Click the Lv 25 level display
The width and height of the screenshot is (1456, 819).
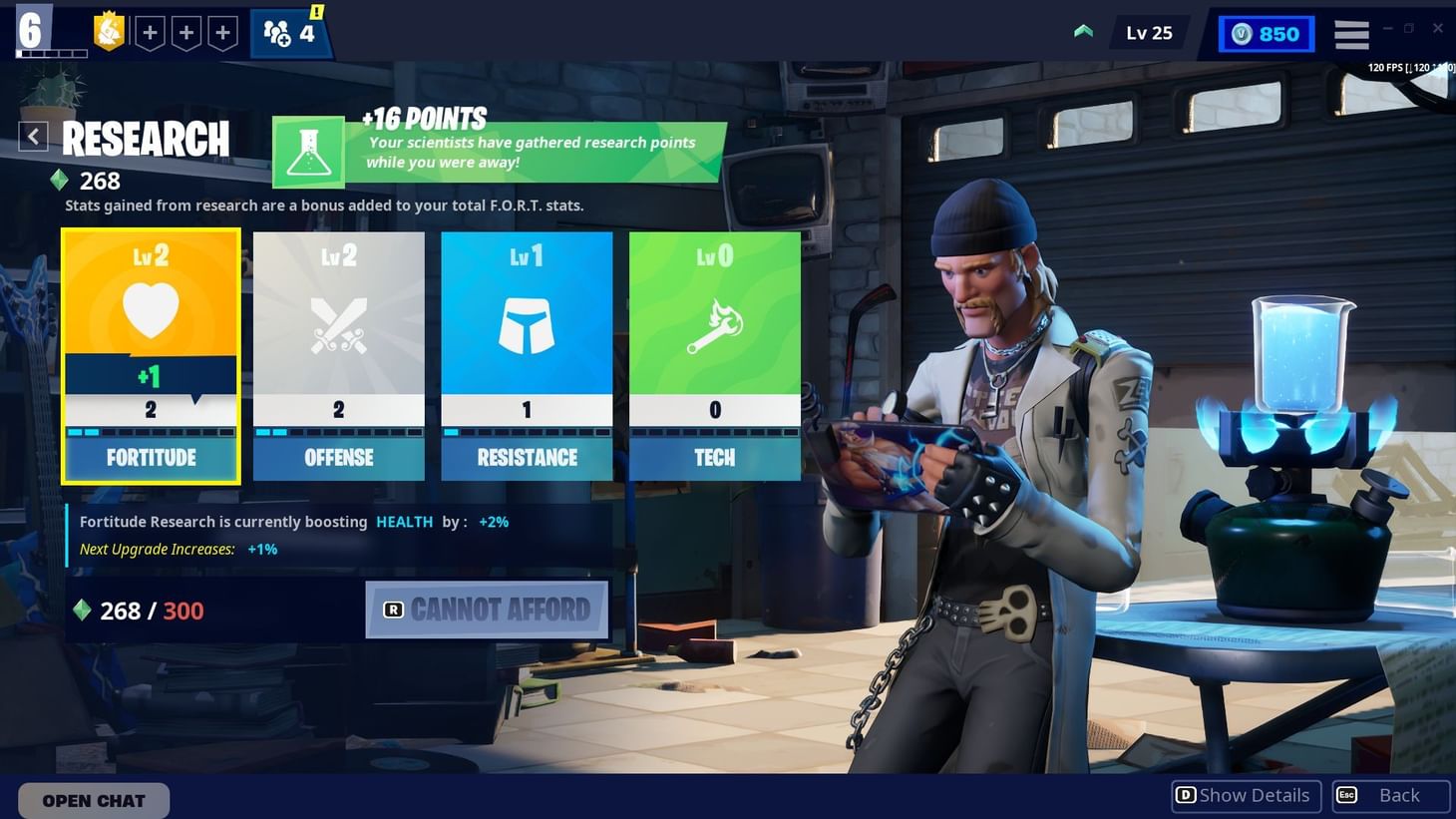(1149, 32)
